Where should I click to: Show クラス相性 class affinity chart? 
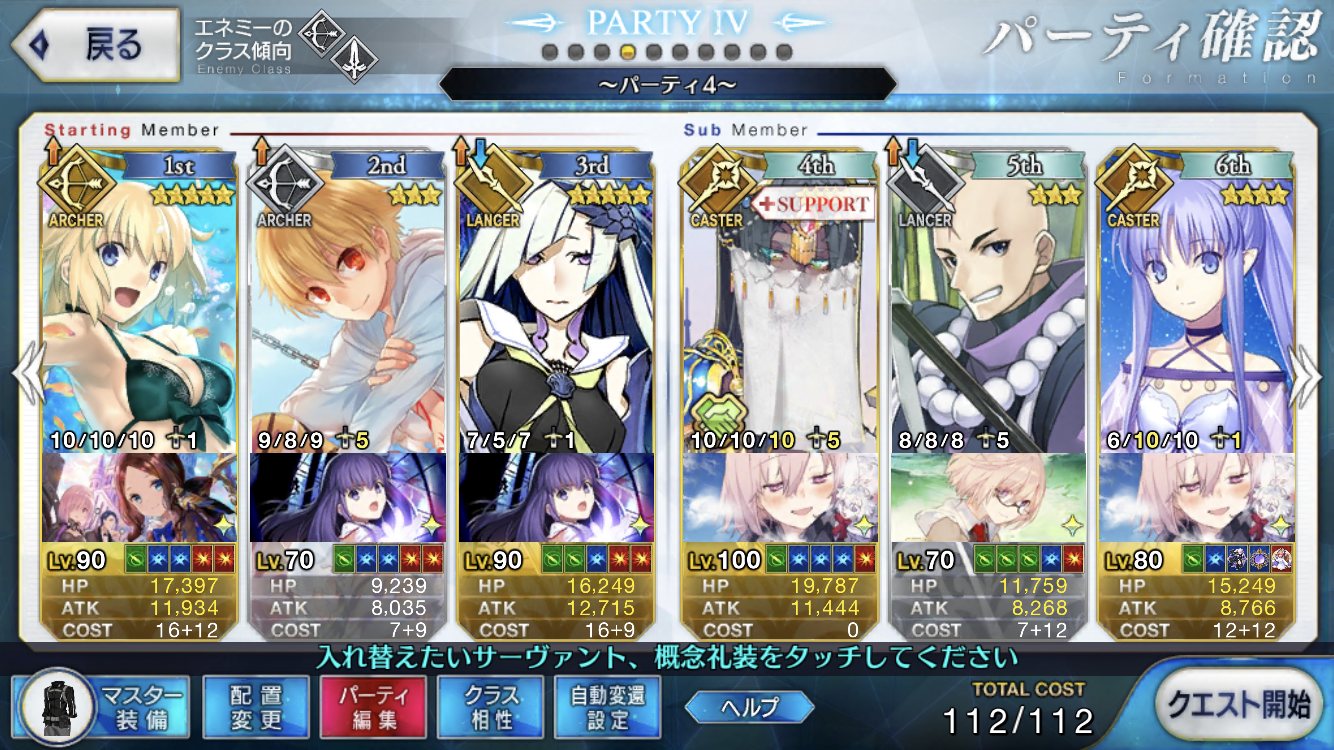pos(490,707)
